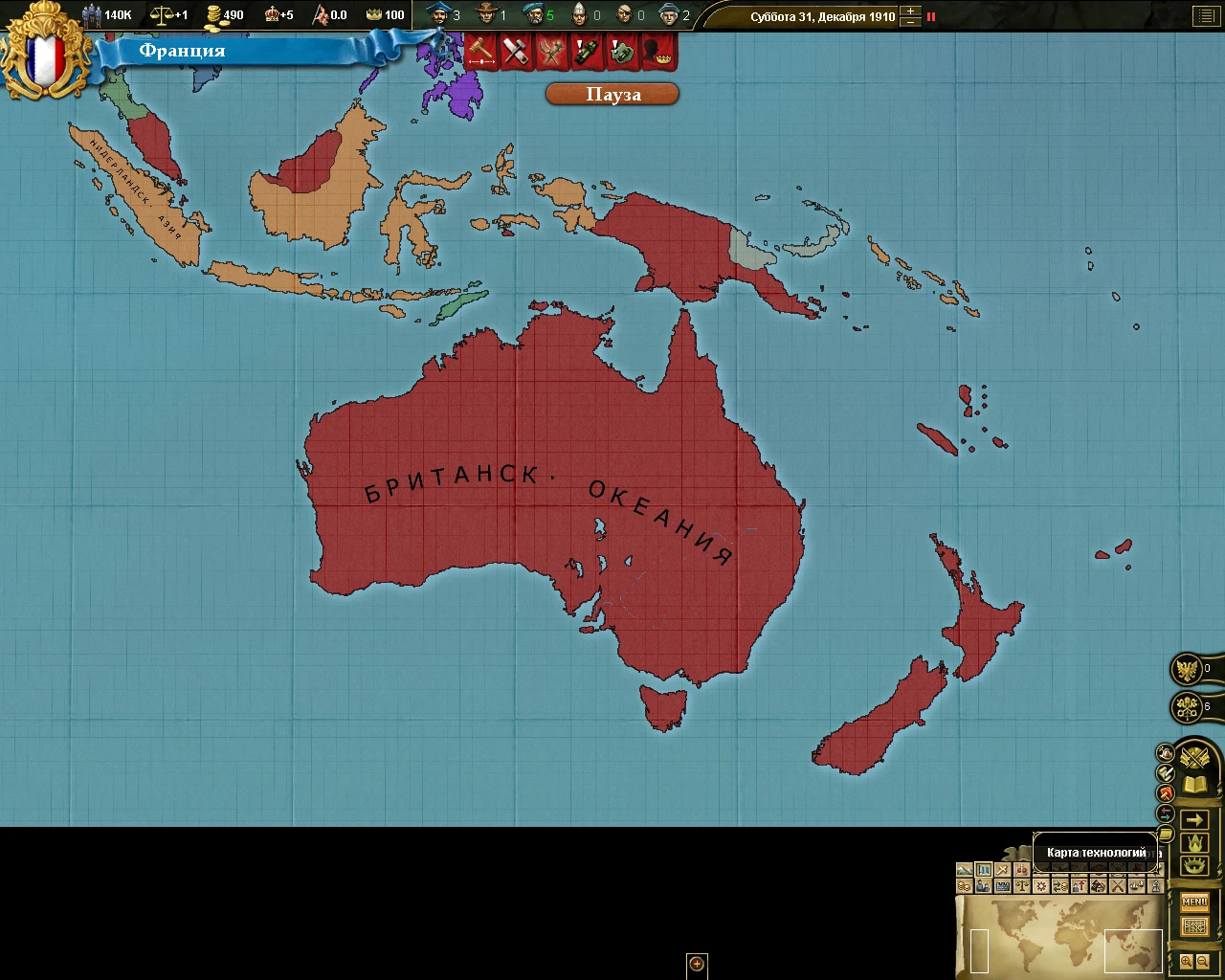Toggle the political map mode flag button
This screenshot has width=1225, height=980.
pos(983,869)
